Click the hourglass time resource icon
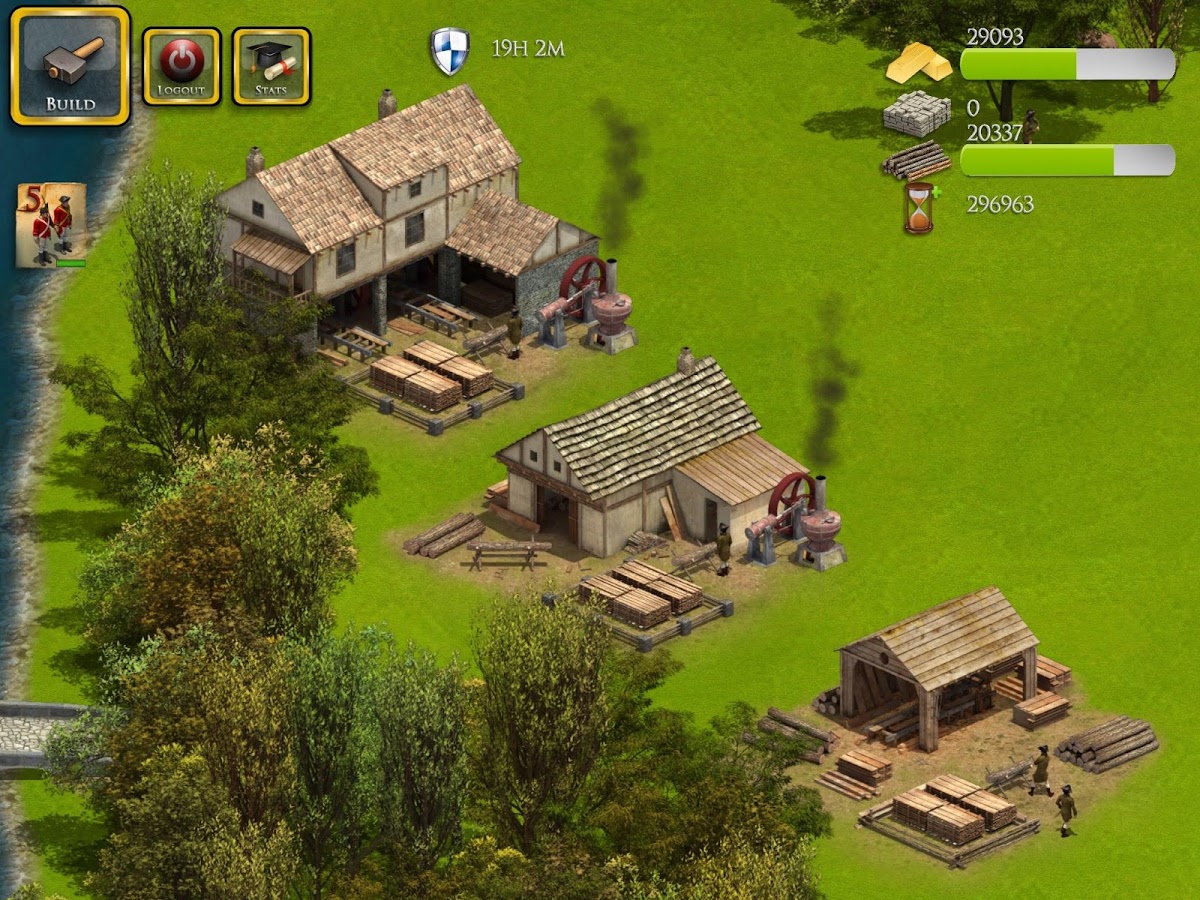 tap(918, 207)
